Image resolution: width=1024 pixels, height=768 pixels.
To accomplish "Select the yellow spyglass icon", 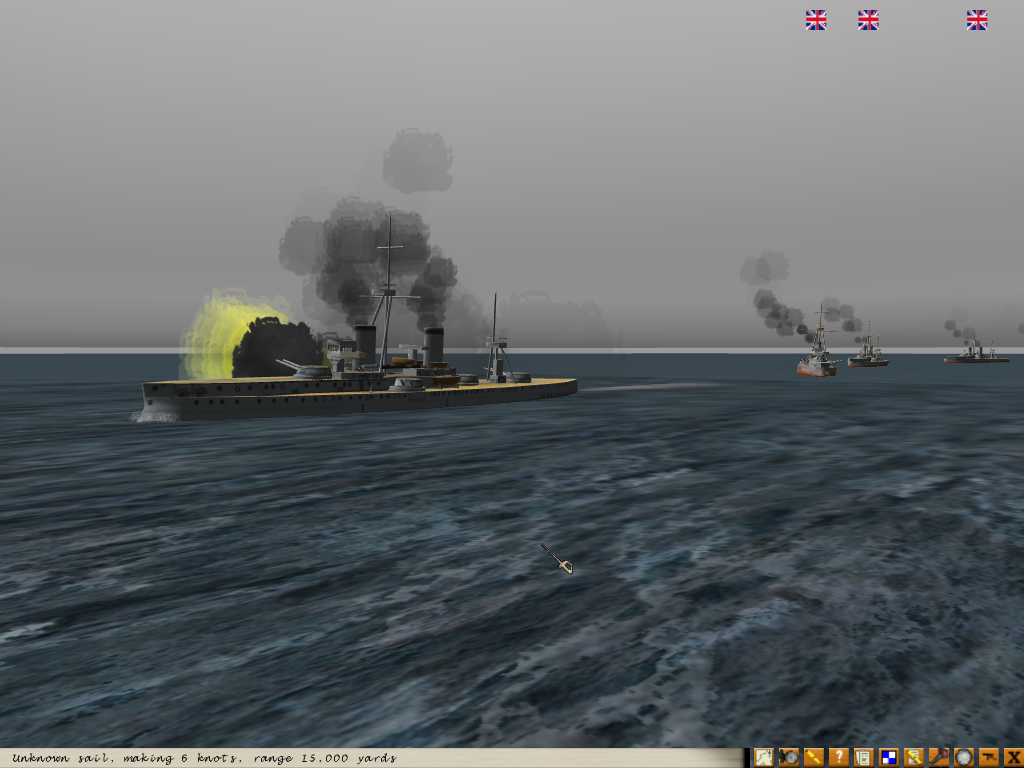I will click(x=814, y=758).
